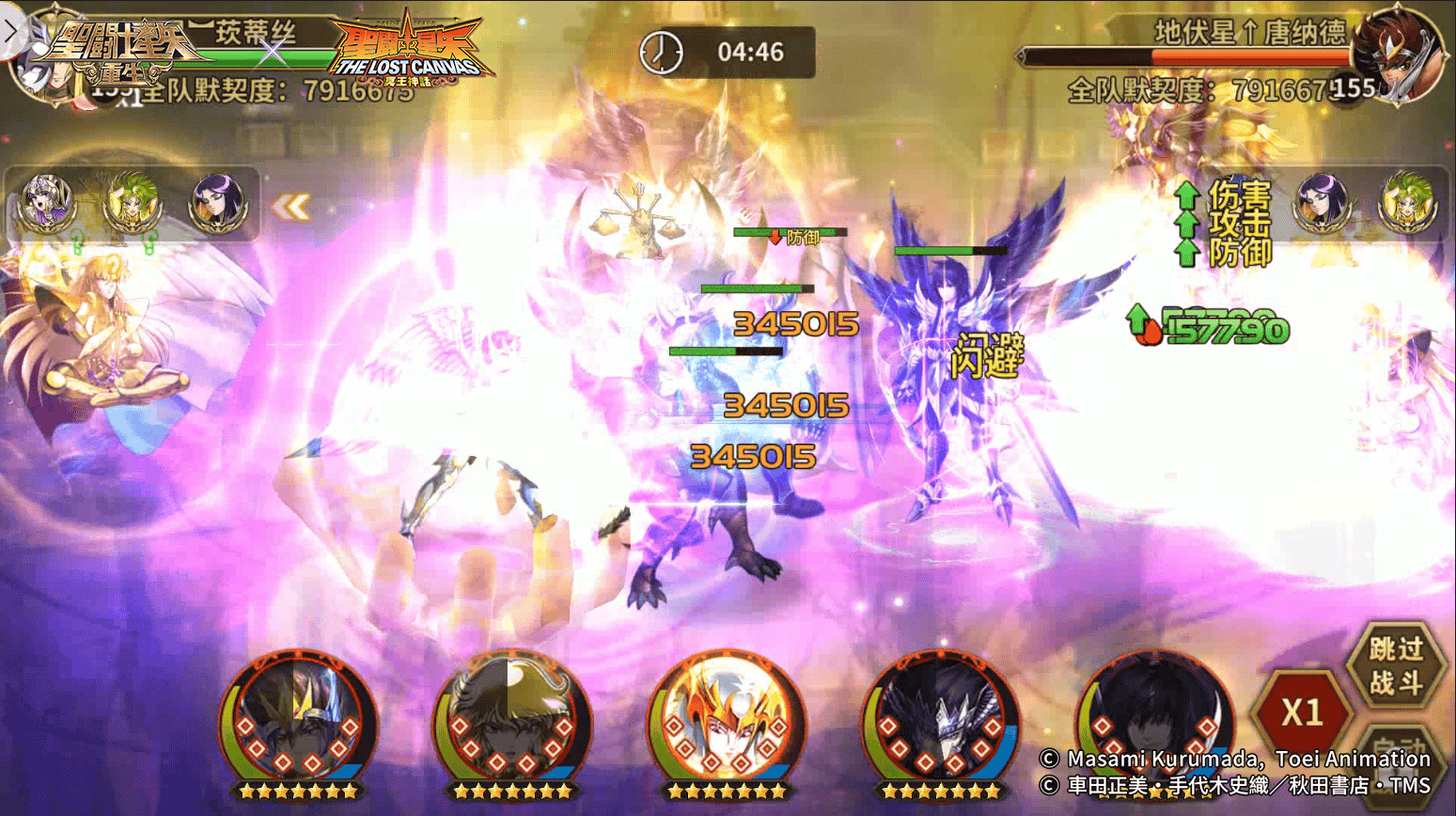Activate the orange-haired crowned hero skill
The width and height of the screenshot is (1456, 816).
pos(726,719)
